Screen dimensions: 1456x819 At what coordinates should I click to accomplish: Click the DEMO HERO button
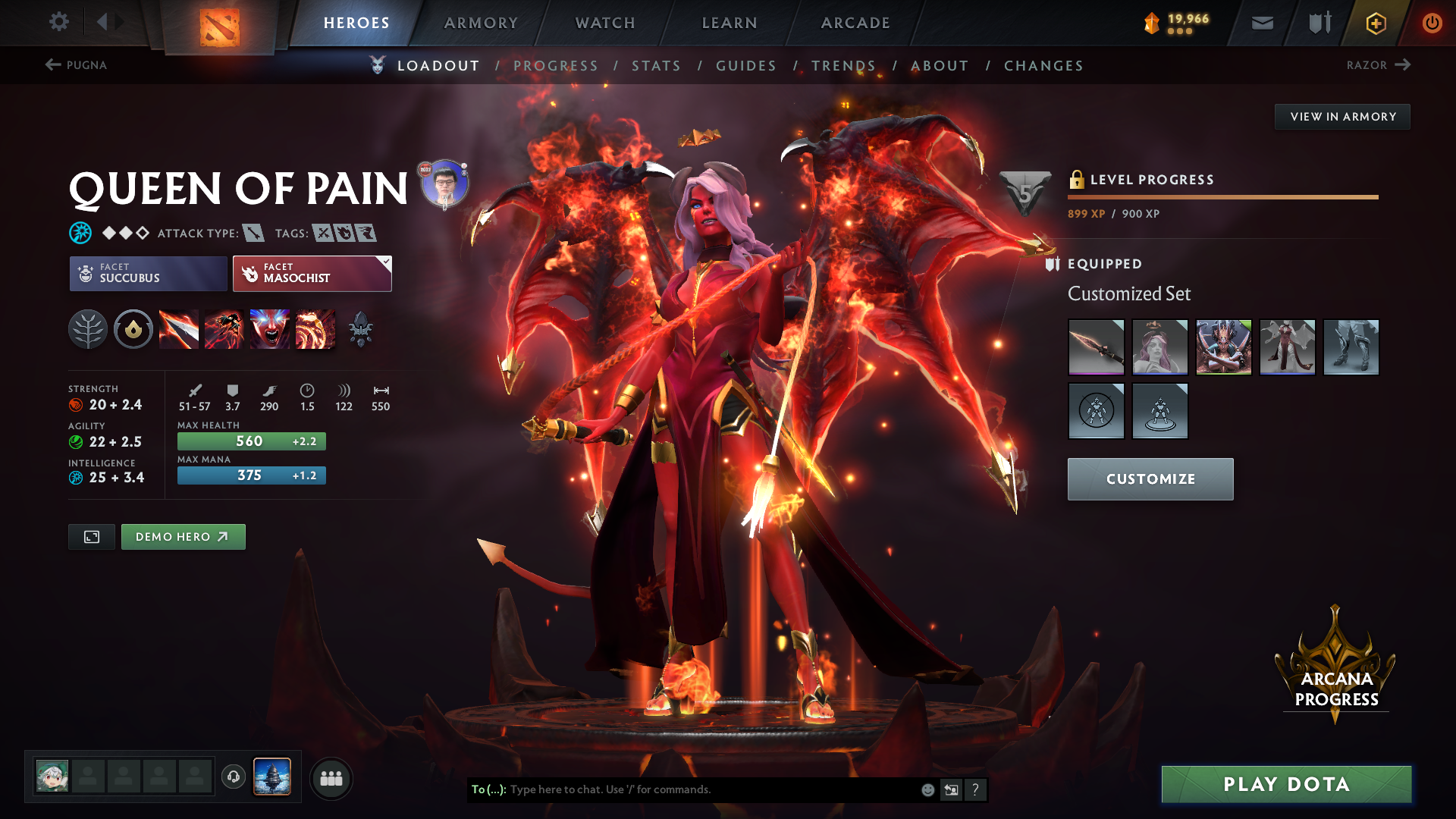click(x=183, y=536)
